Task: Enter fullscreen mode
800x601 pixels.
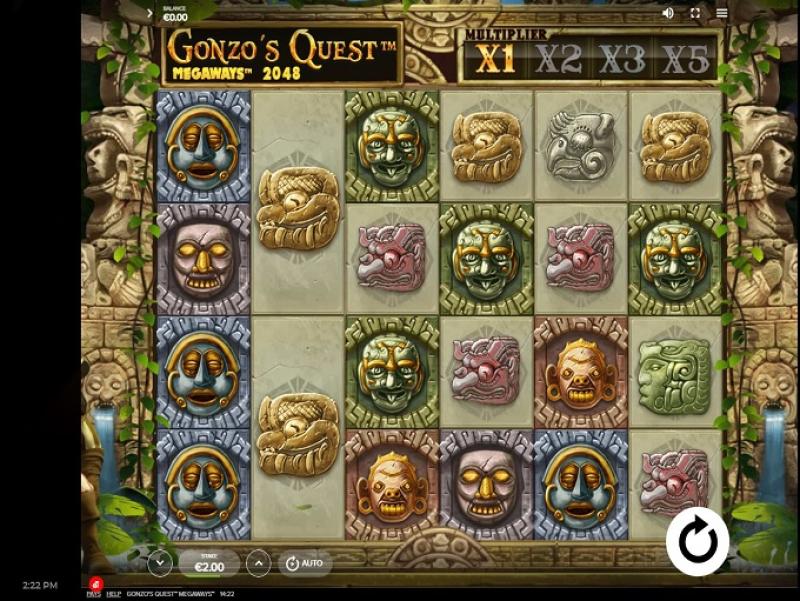Action: point(695,13)
